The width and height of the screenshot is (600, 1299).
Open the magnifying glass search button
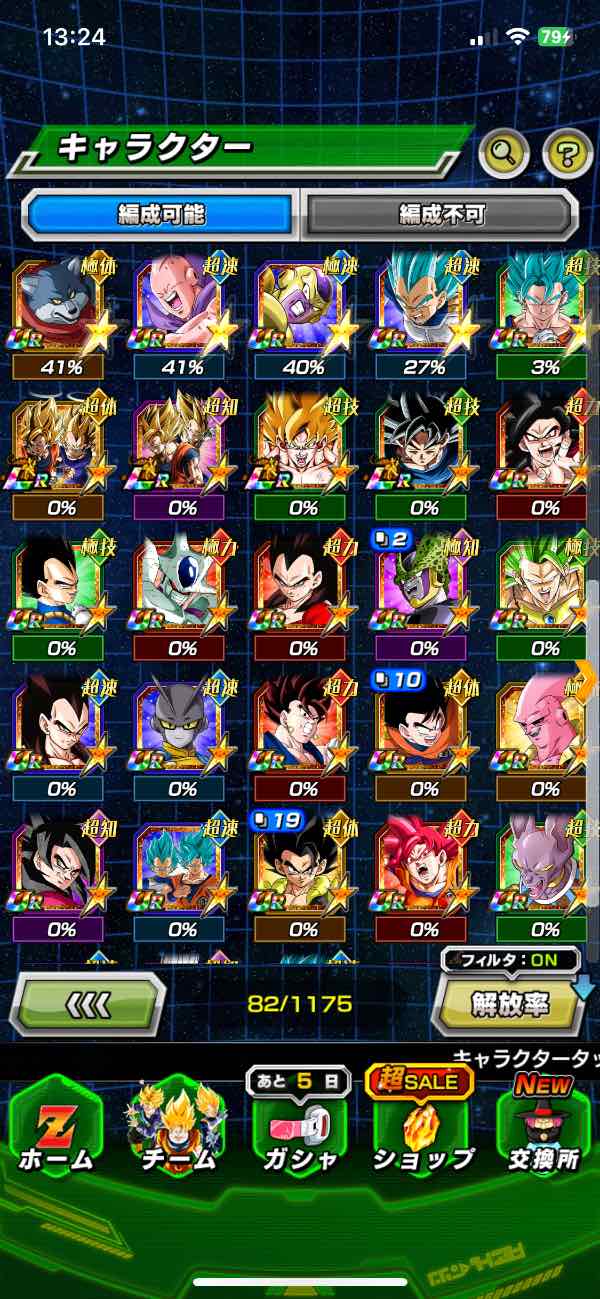point(504,153)
